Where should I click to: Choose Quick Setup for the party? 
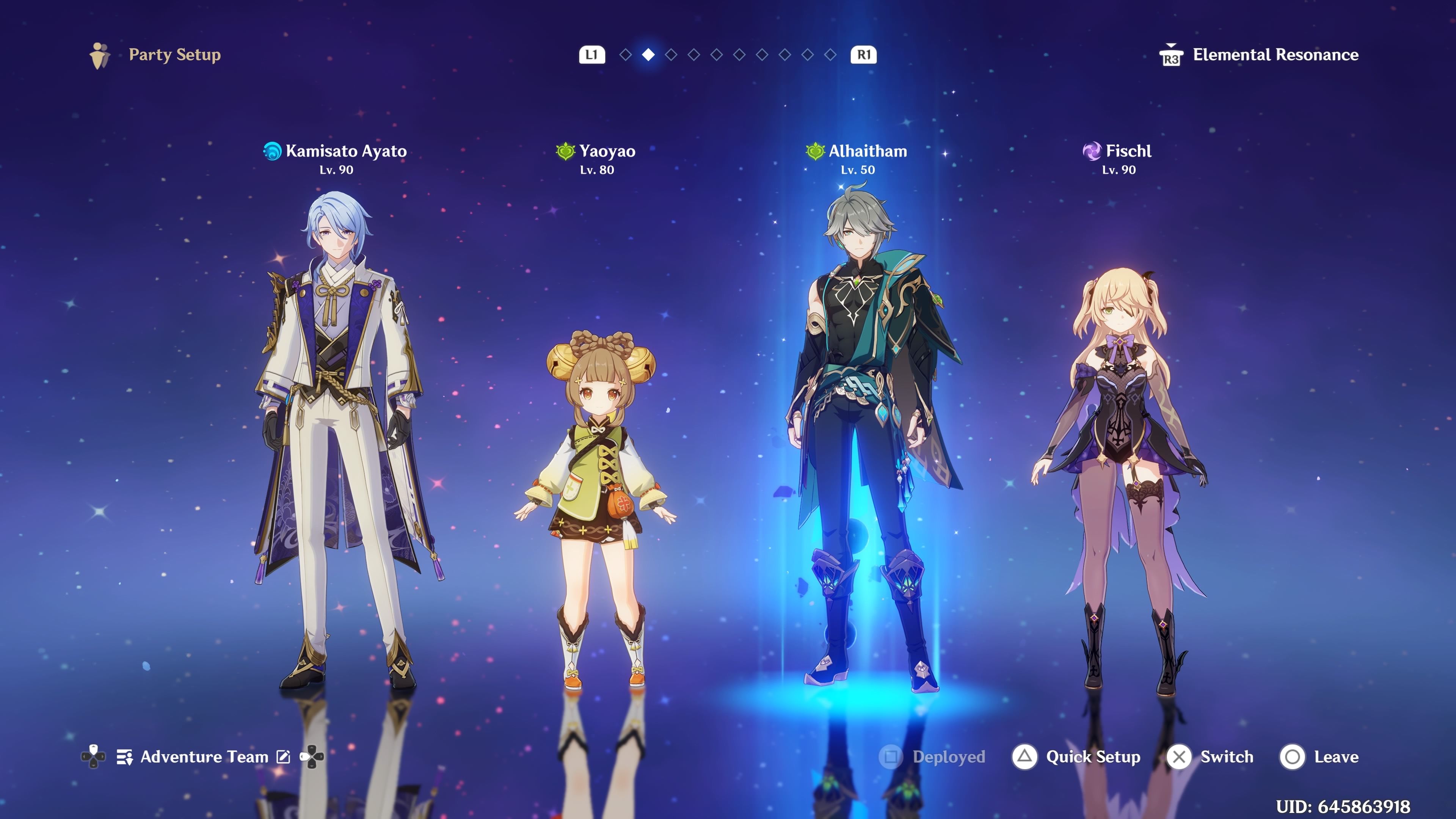1077,757
